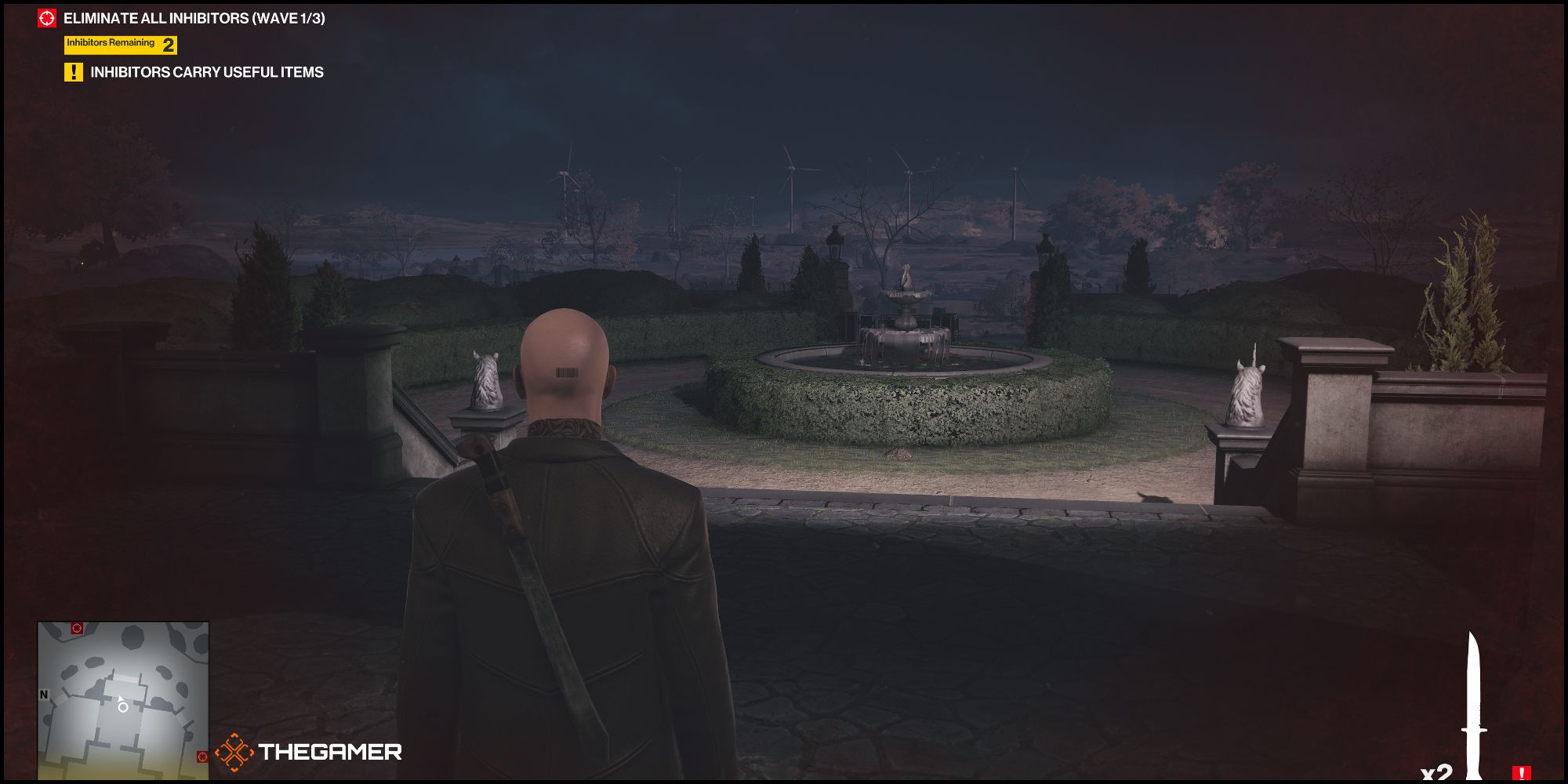This screenshot has height=784, width=1568.
Task: Click the INHIBITORS CARRY USEFUL ITEMS label
Action: tap(209, 72)
